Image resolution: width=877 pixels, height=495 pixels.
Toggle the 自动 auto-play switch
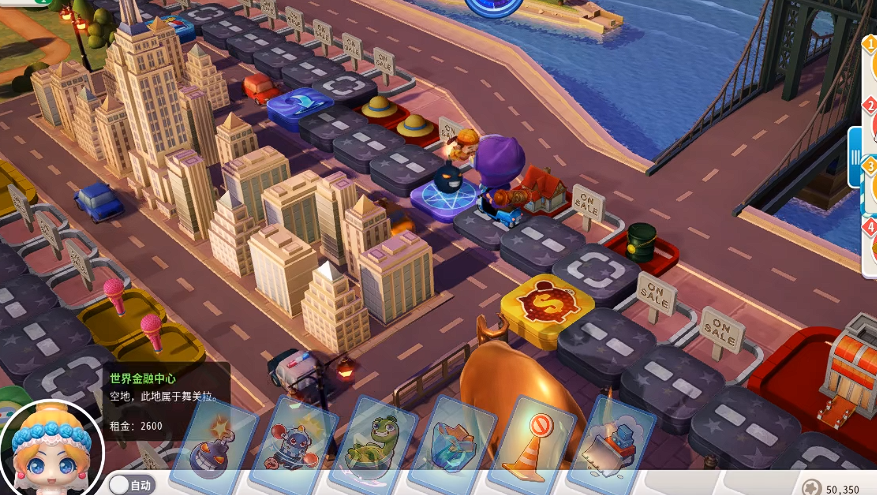pos(130,485)
